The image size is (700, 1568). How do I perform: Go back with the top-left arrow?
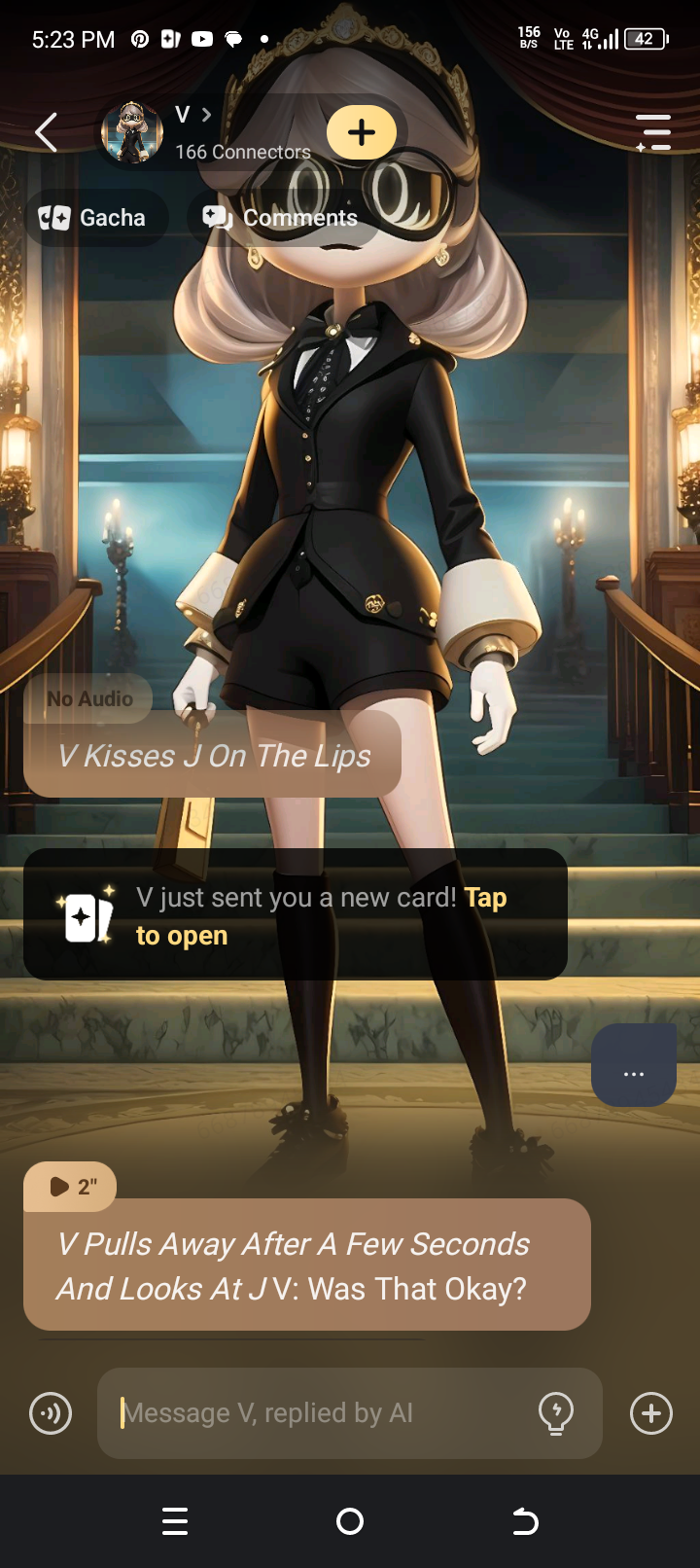pos(46,132)
